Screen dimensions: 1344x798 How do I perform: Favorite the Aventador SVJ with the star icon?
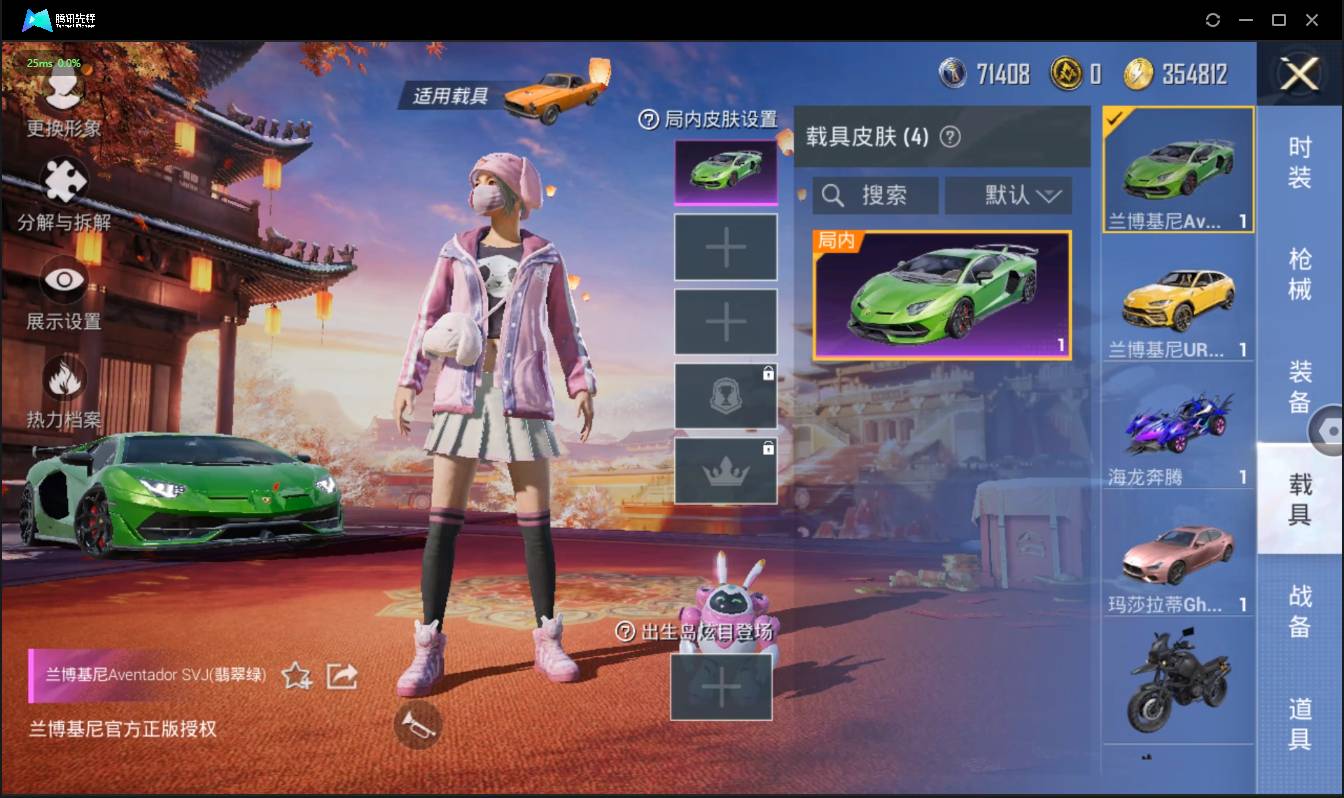click(296, 677)
